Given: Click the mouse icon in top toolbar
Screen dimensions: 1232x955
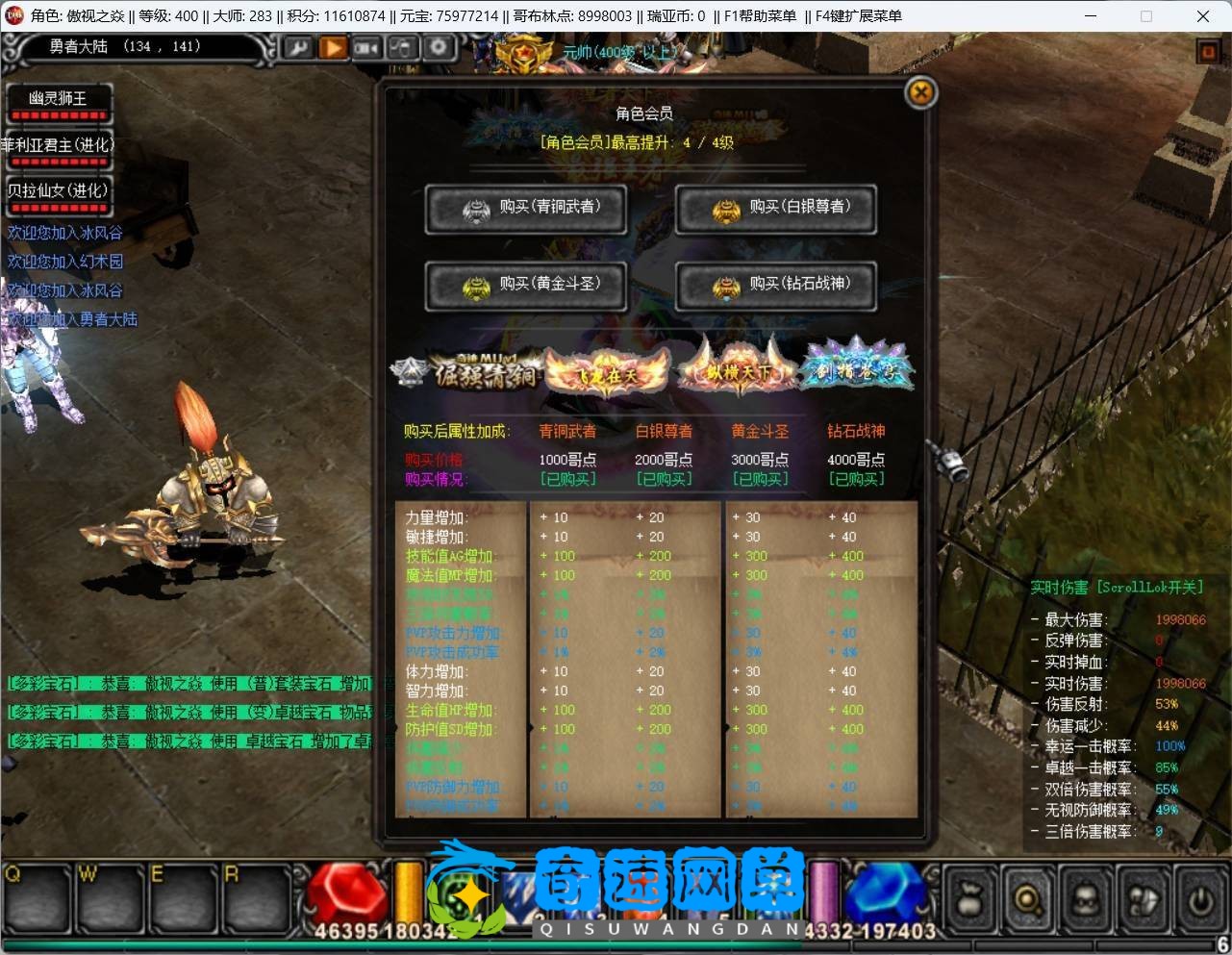Looking at the screenshot, I should click(x=403, y=47).
